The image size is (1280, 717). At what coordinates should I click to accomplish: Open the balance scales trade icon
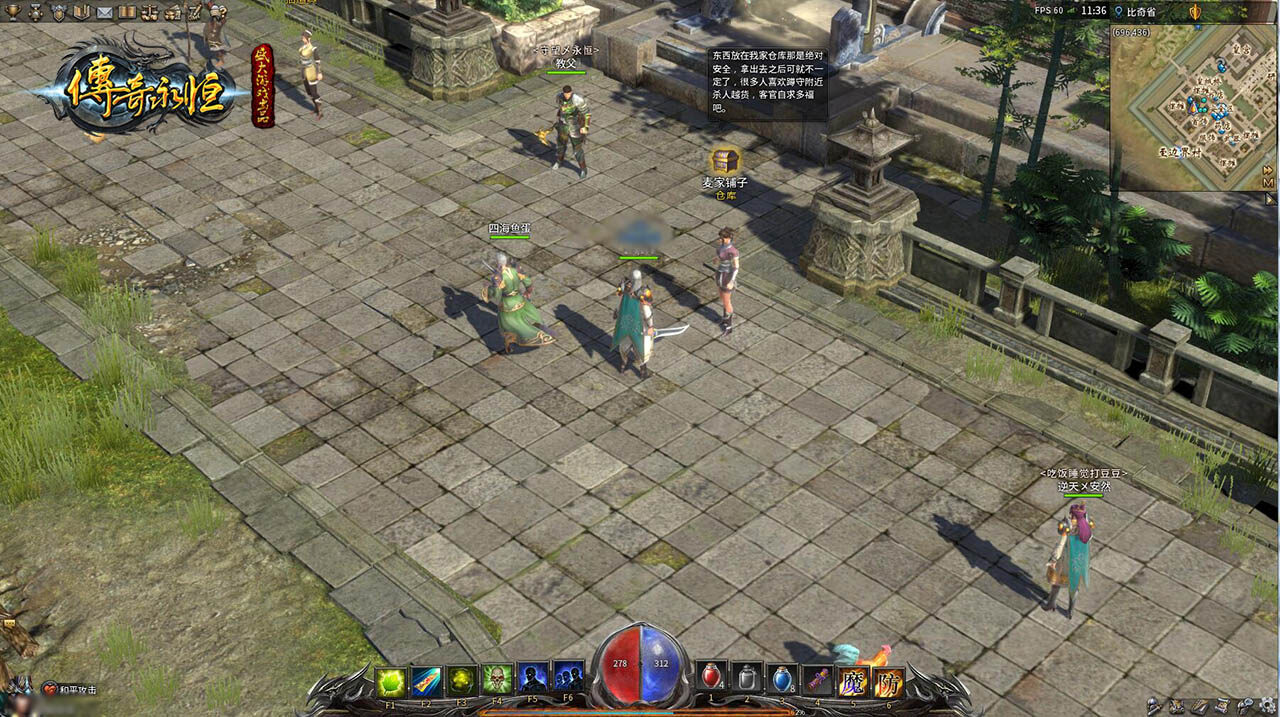150,12
